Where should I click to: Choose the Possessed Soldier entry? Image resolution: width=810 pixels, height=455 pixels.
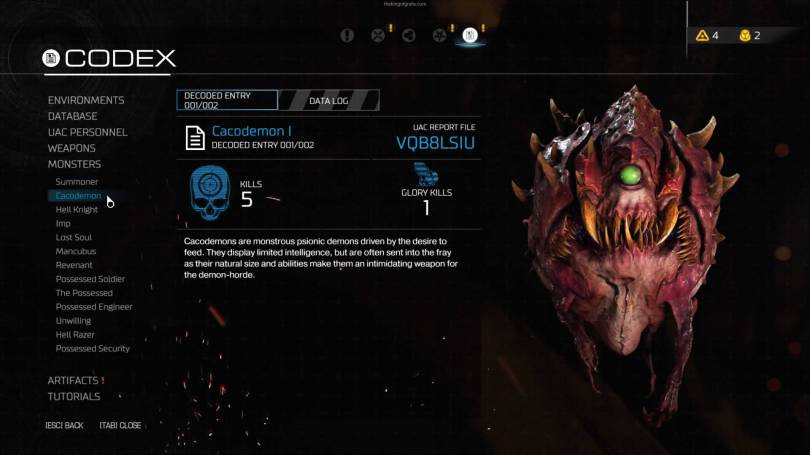(90, 279)
